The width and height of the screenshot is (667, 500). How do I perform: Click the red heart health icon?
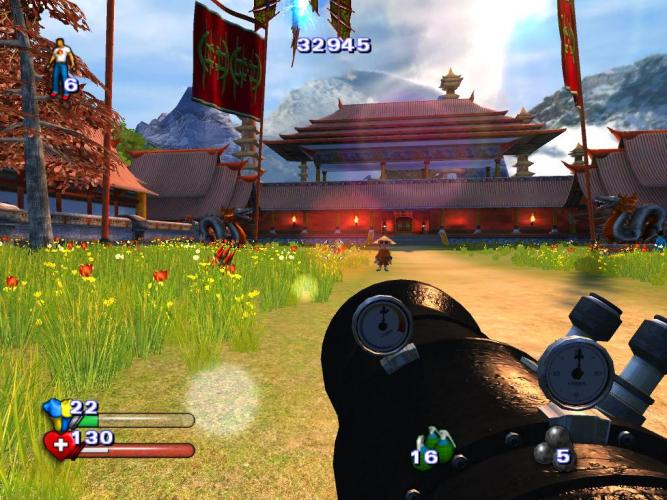point(60,444)
